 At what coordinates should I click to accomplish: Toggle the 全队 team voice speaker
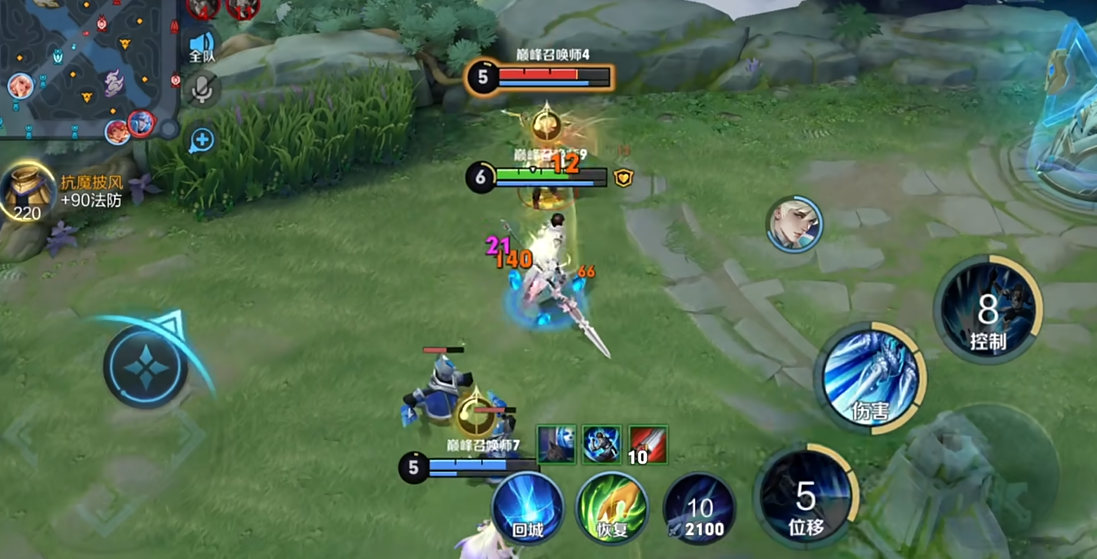coord(202,46)
